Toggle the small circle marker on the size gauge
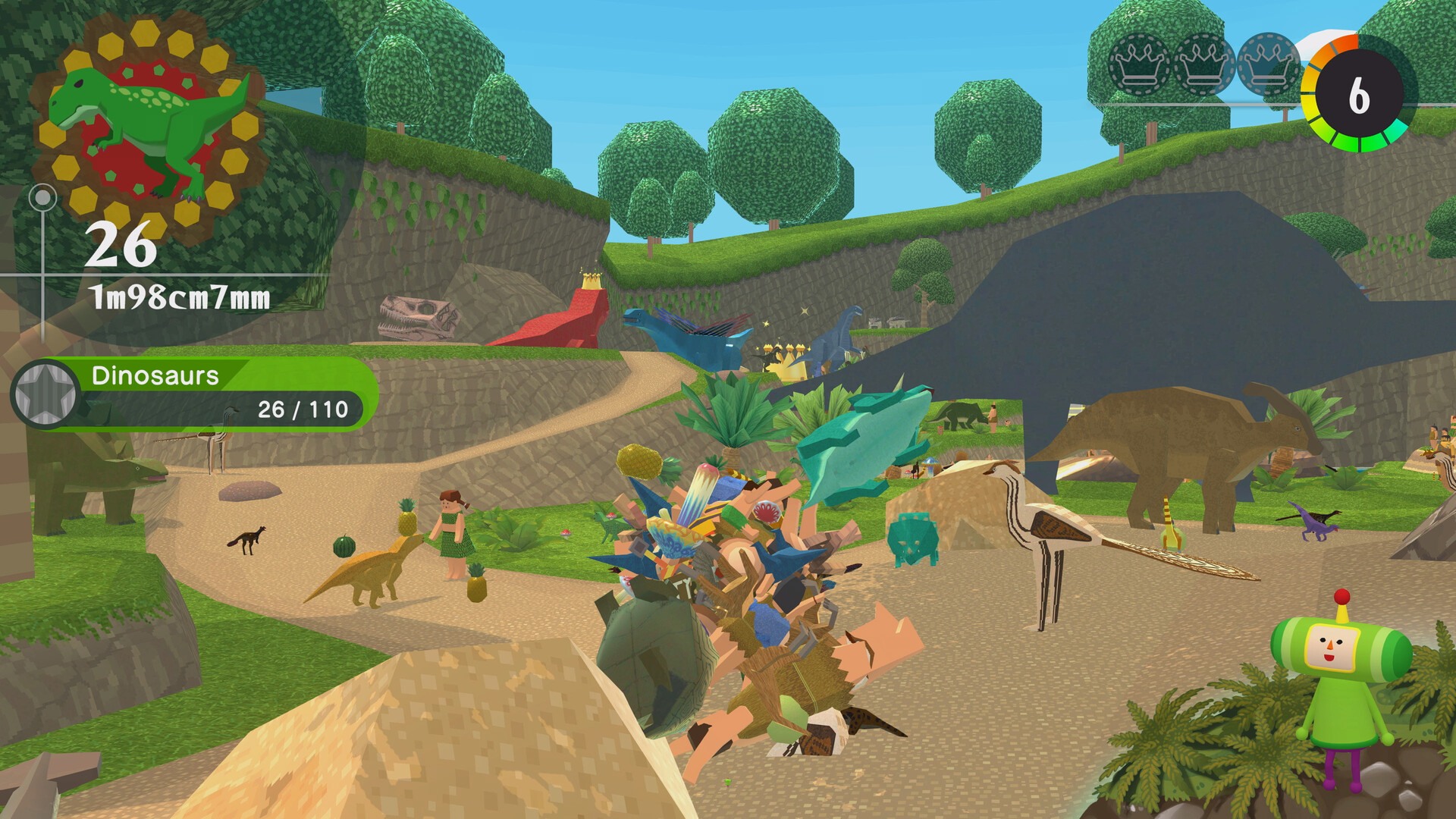Viewport: 1456px width, 819px height. [x=43, y=199]
